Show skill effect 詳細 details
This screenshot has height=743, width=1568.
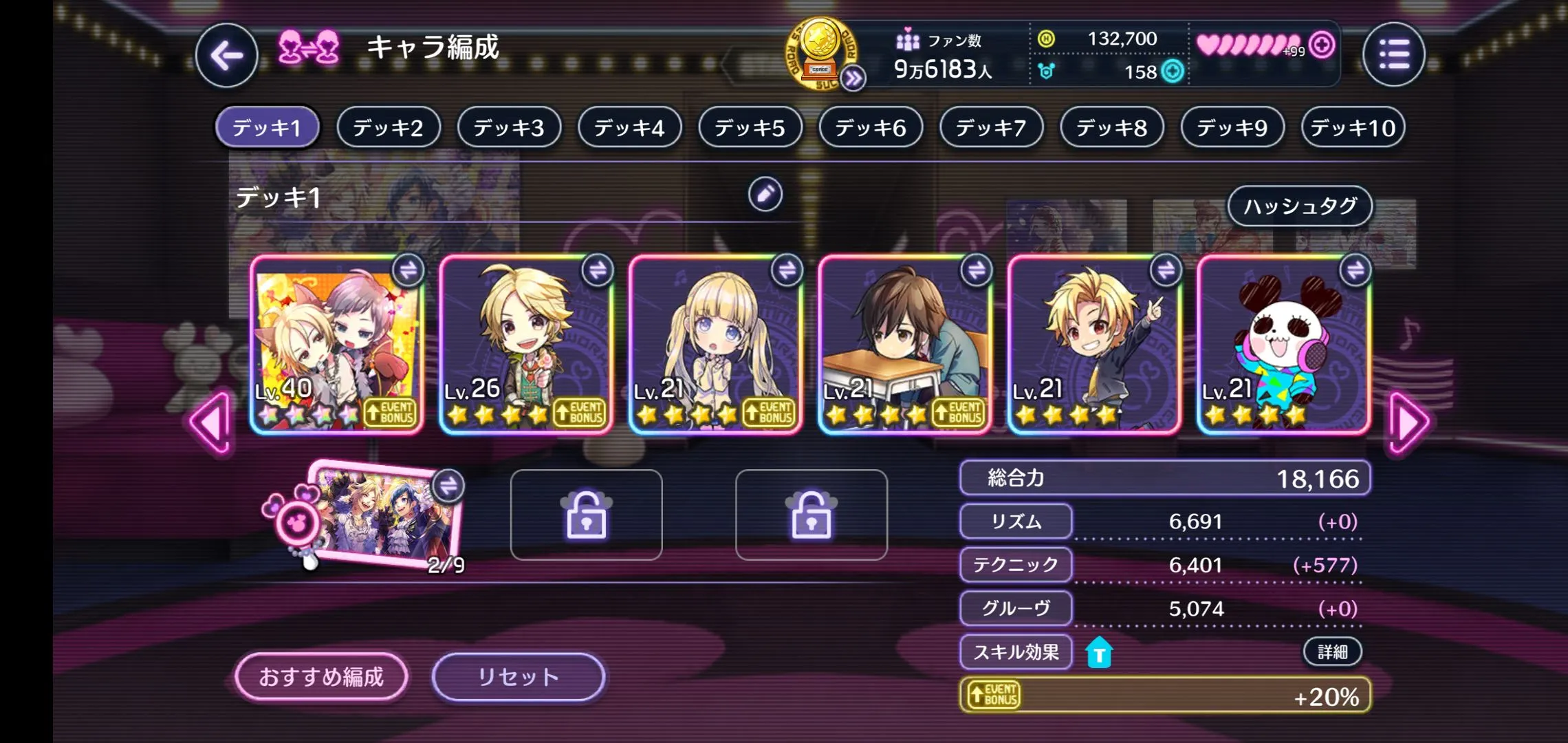[x=1332, y=652]
